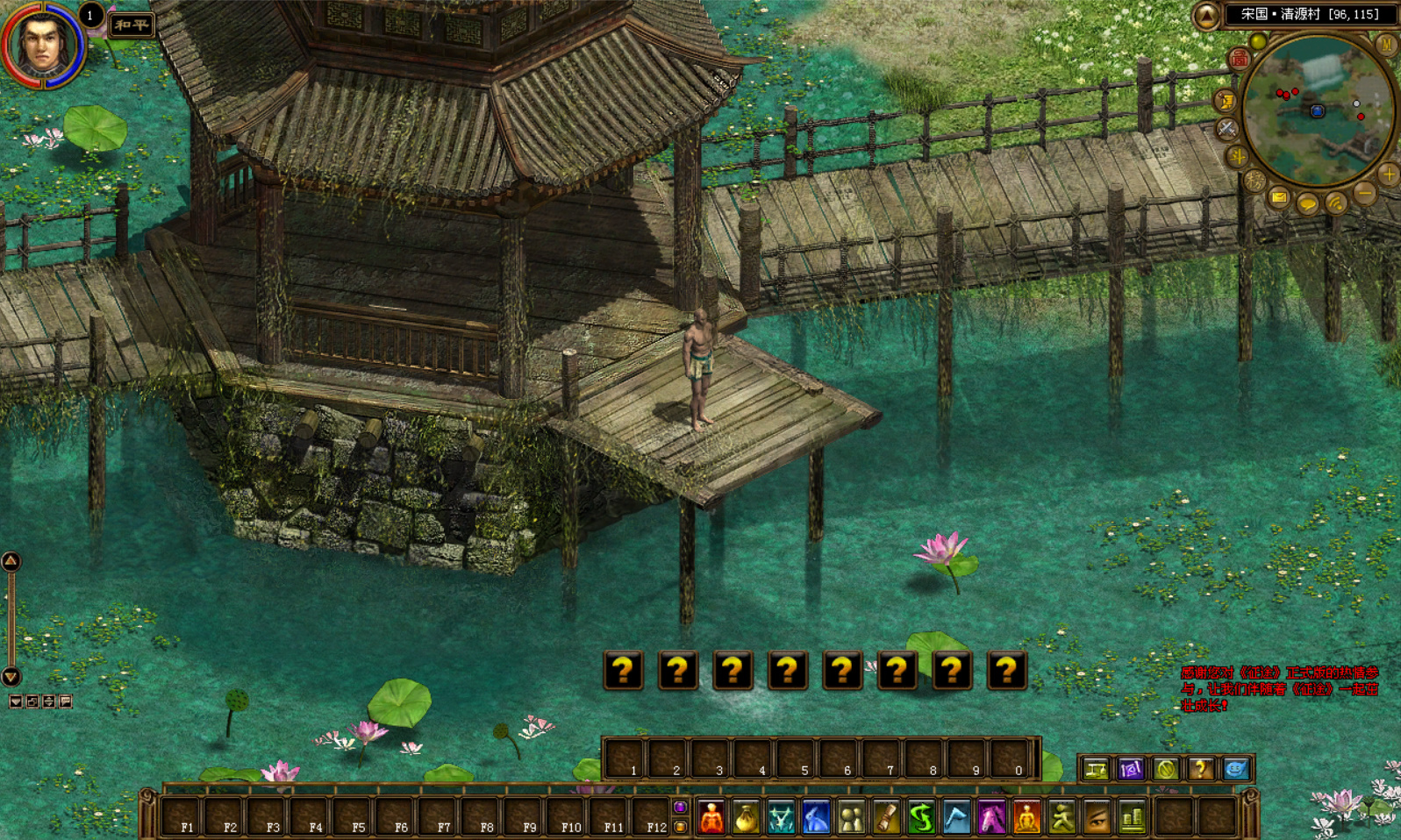The height and width of the screenshot is (840, 1401).
Task: Click the 斗 battle button
Action: coord(1238,157)
